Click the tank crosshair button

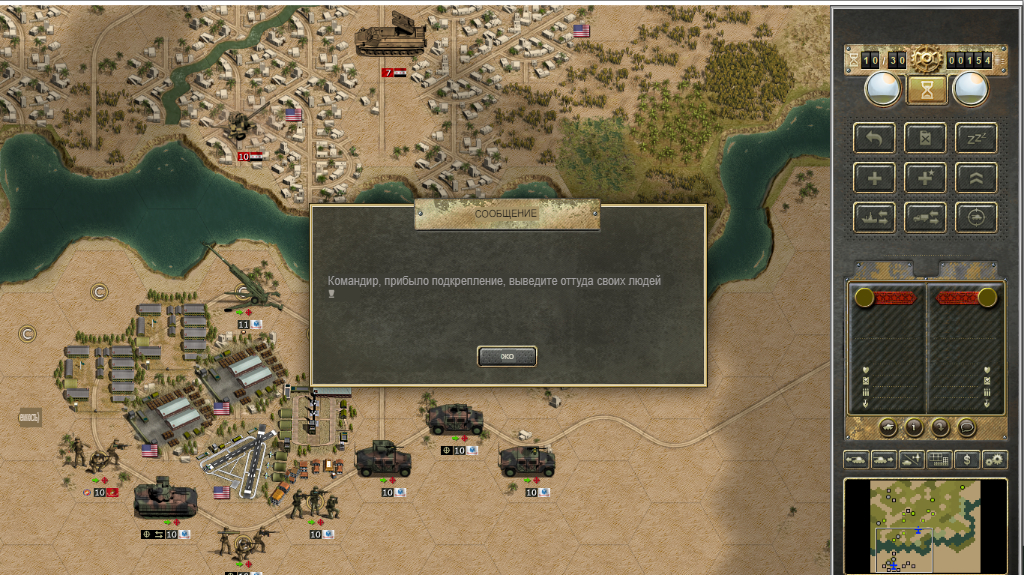976,216
